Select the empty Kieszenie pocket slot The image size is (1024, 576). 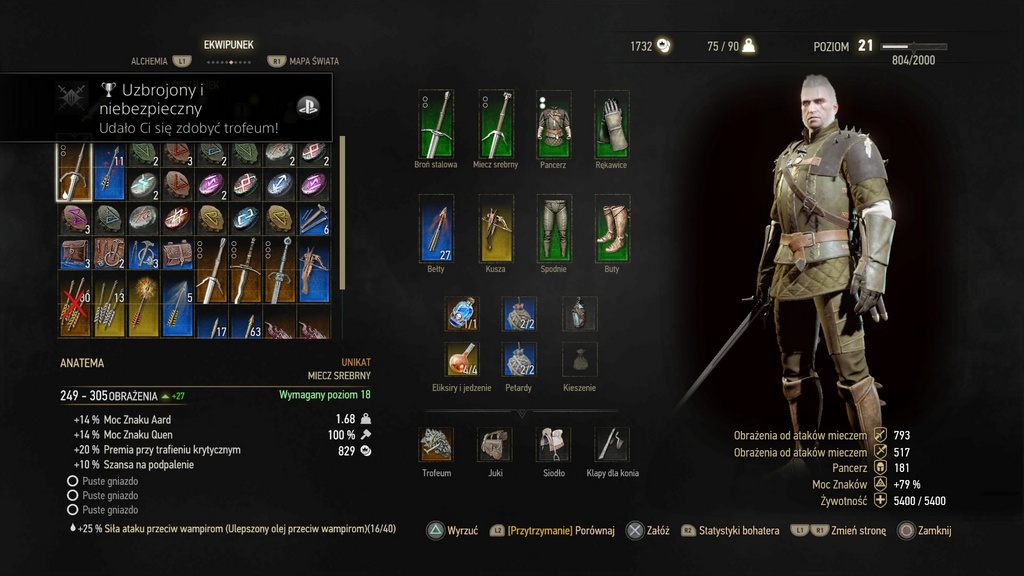click(x=580, y=360)
